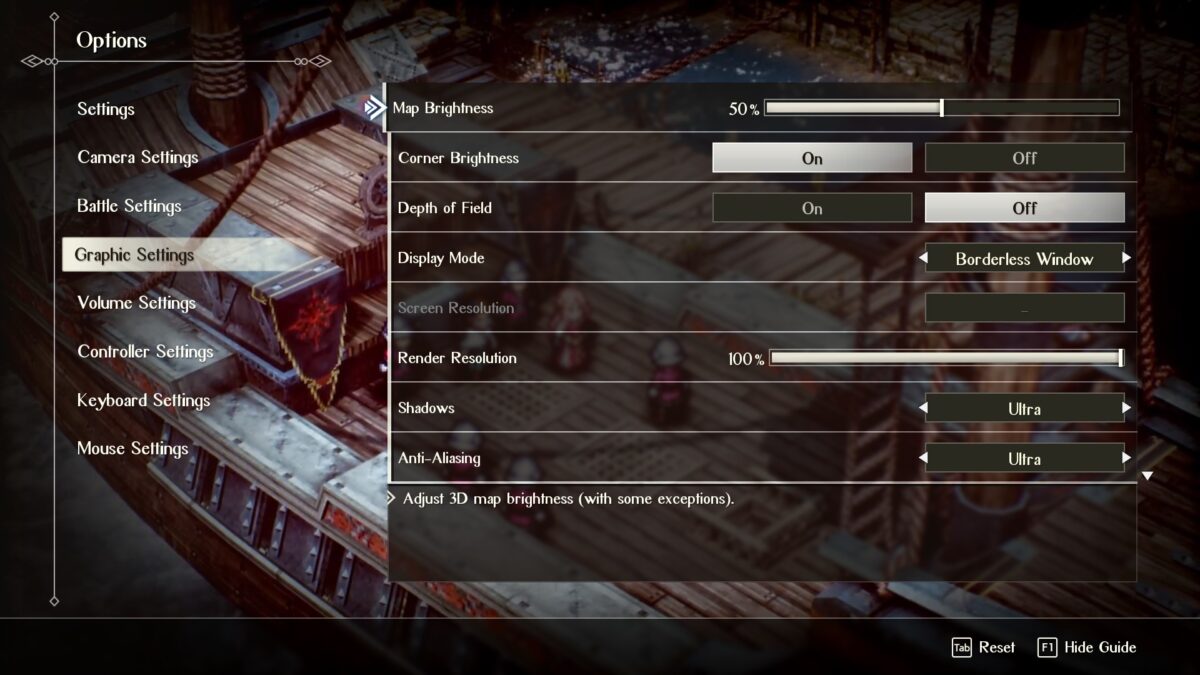
Task: Click the left arrow for Anti-Aliasing
Action: coord(922,458)
